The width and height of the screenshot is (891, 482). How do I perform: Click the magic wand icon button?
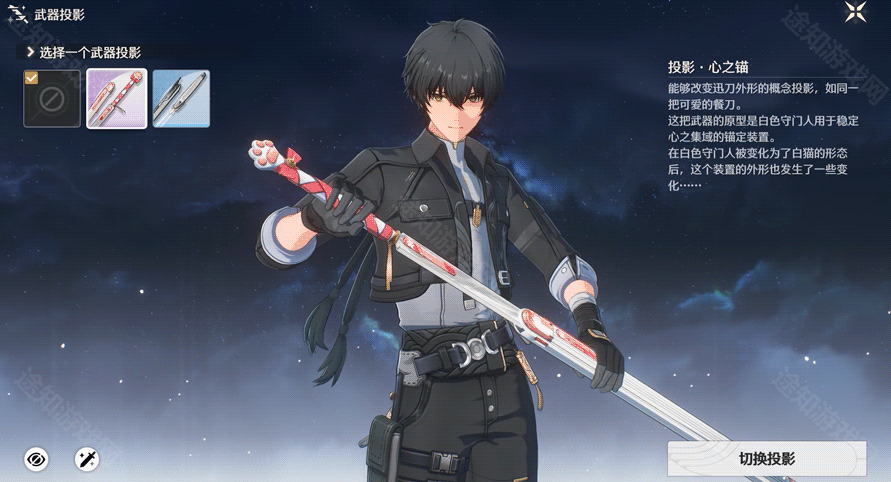point(87,459)
